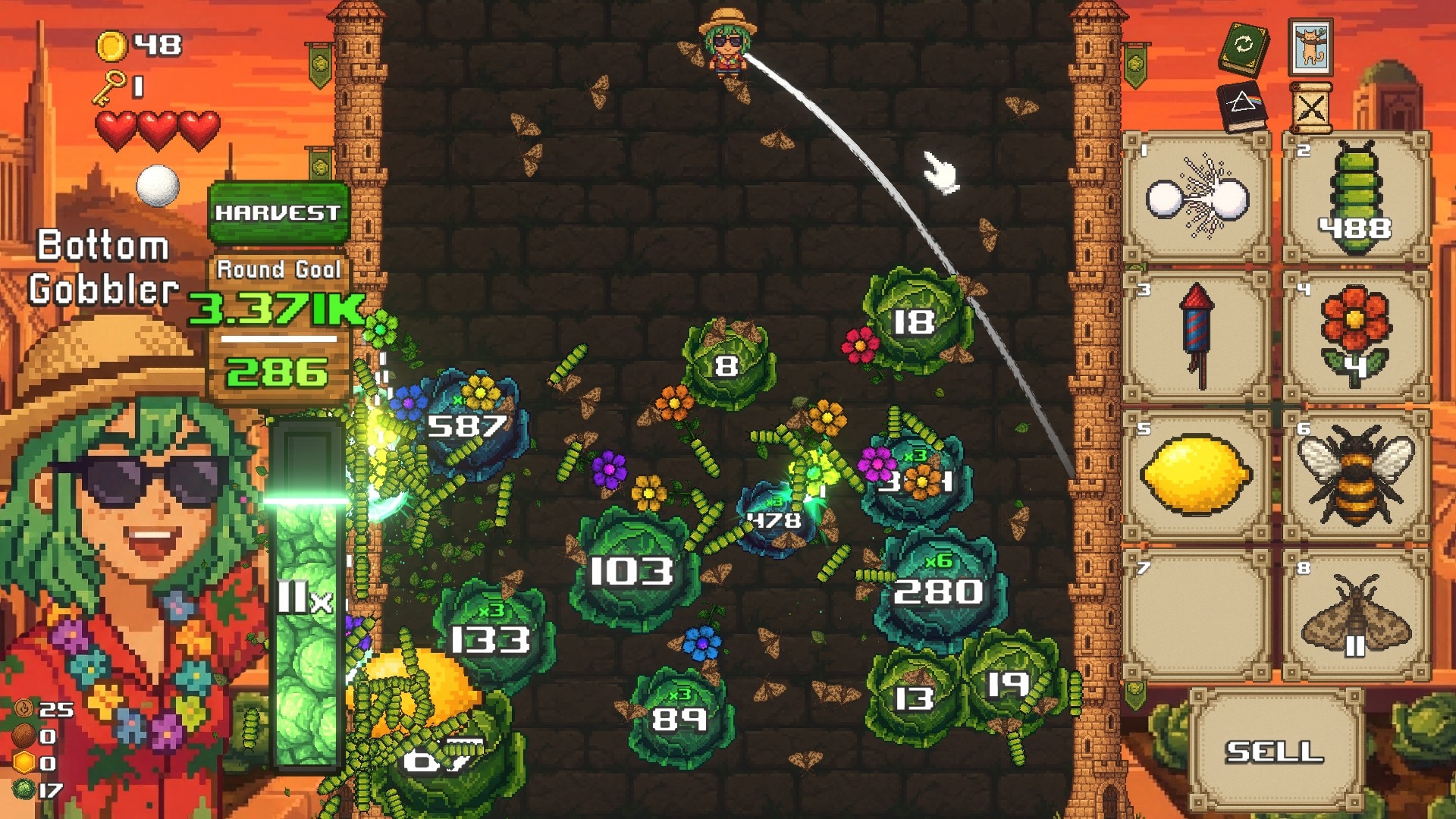Select the red flower slot
This screenshot has width=1456, height=819.
1356,337
